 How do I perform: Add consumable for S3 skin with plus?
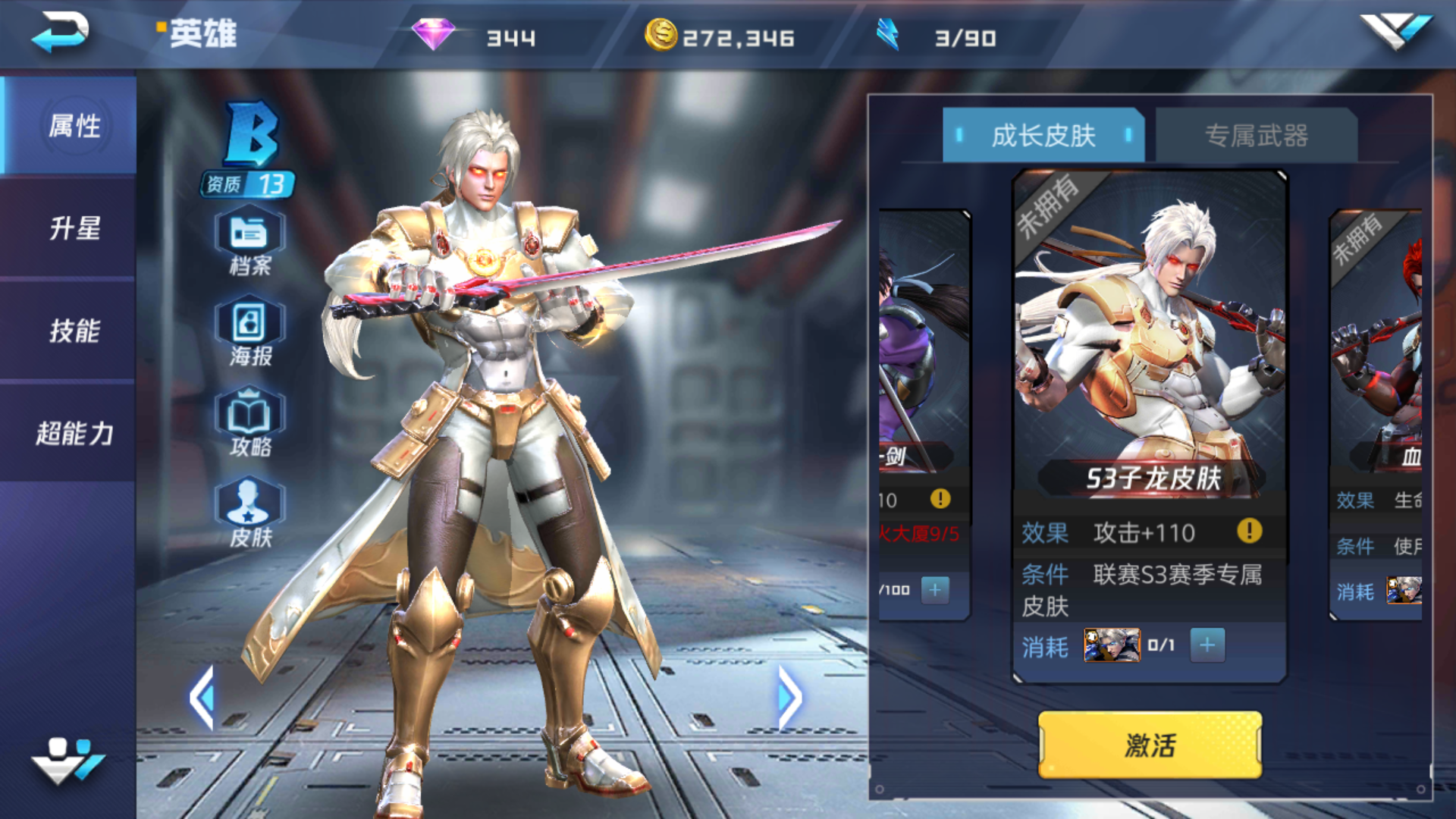1207,645
